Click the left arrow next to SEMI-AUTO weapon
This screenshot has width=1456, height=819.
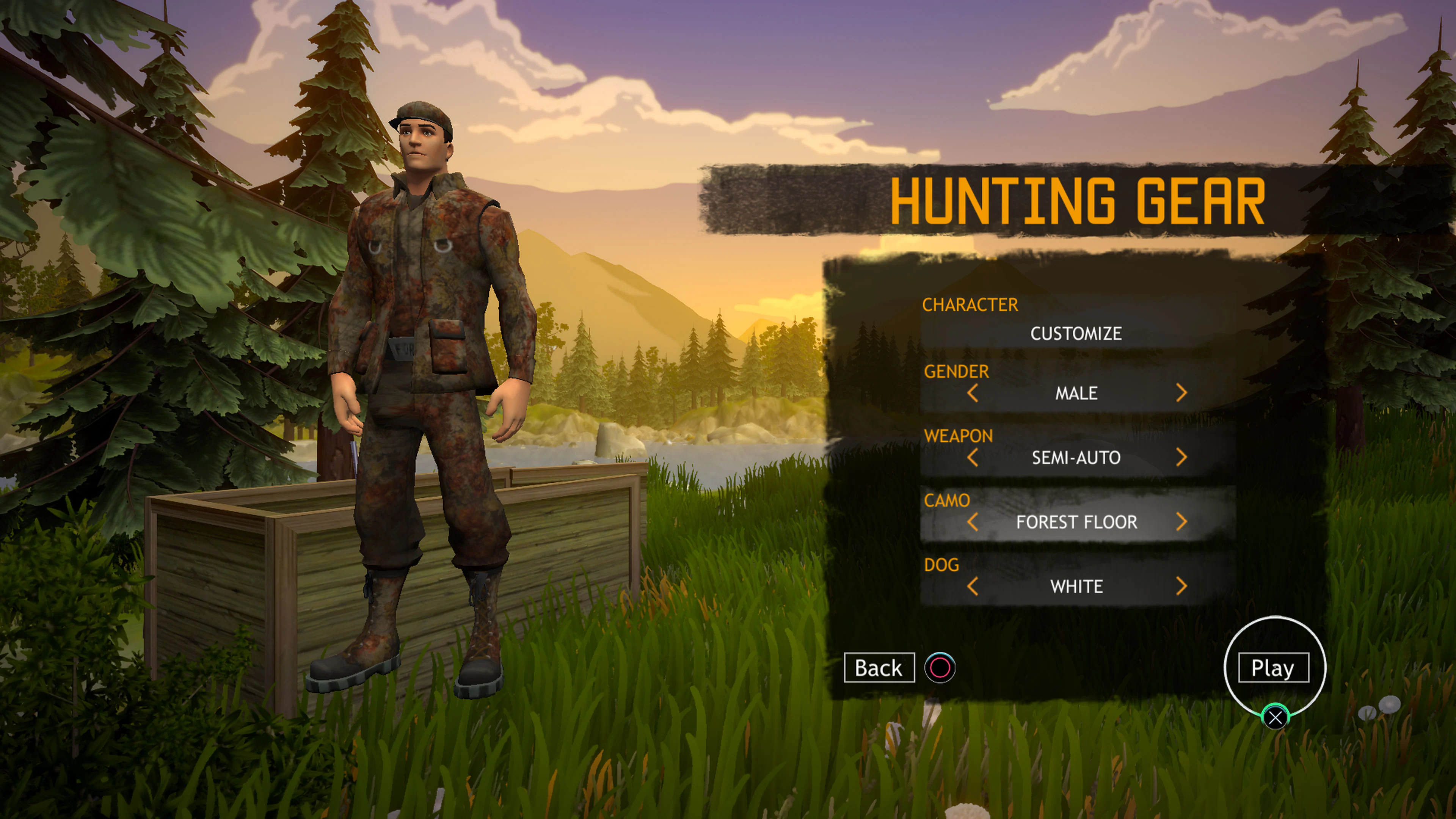pos(974,458)
